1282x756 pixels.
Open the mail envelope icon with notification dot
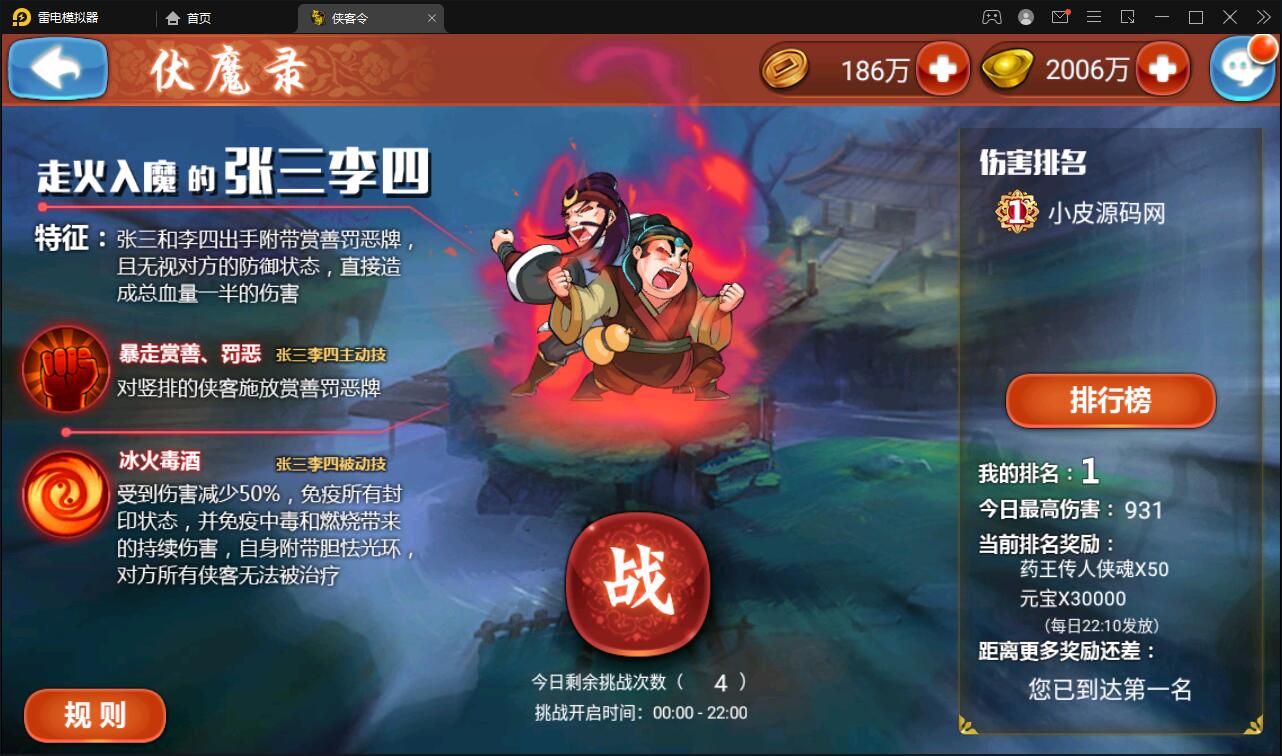click(1059, 17)
